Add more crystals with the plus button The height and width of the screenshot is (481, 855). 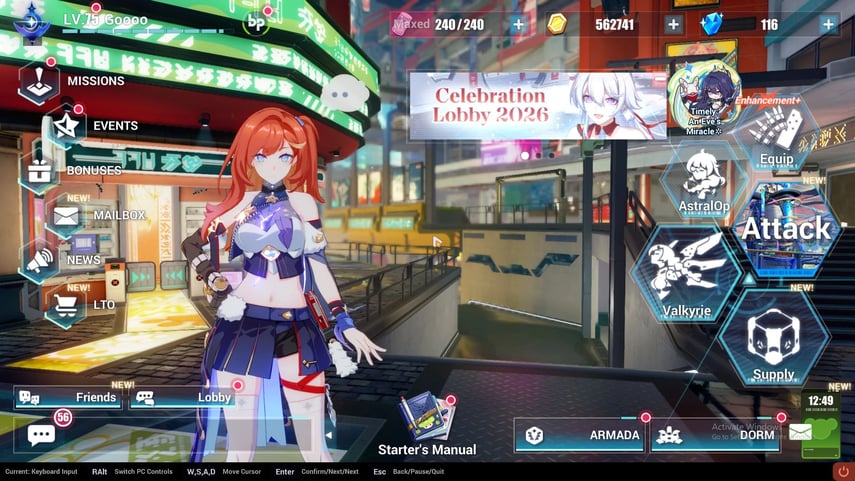[x=828, y=24]
